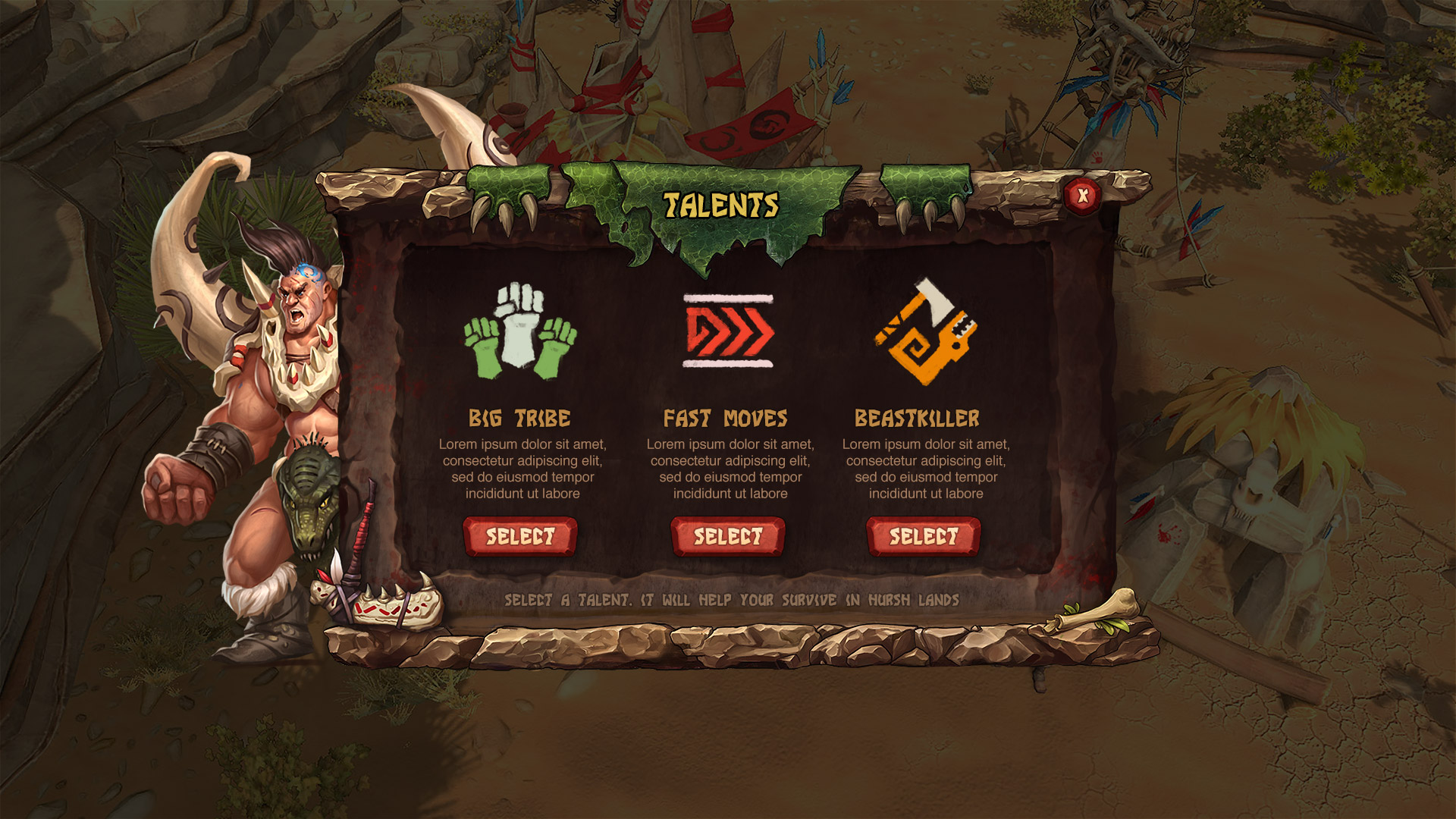Viewport: 1456px width, 819px height.
Task: Click the Big Tribe description paragraph
Action: pos(522,466)
